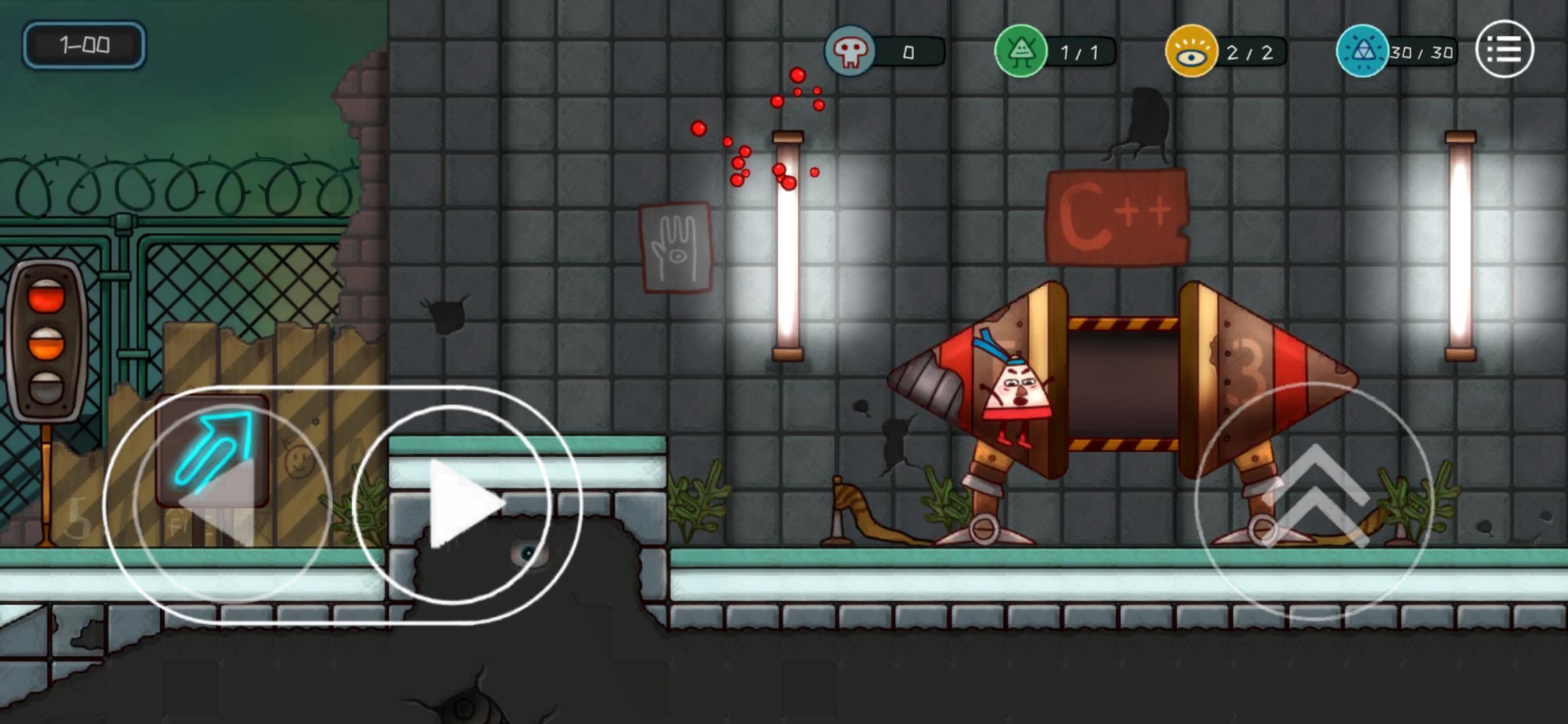The width and height of the screenshot is (1568, 724).
Task: Select the yellow eye collectible icon
Action: pyautogui.click(x=1192, y=51)
